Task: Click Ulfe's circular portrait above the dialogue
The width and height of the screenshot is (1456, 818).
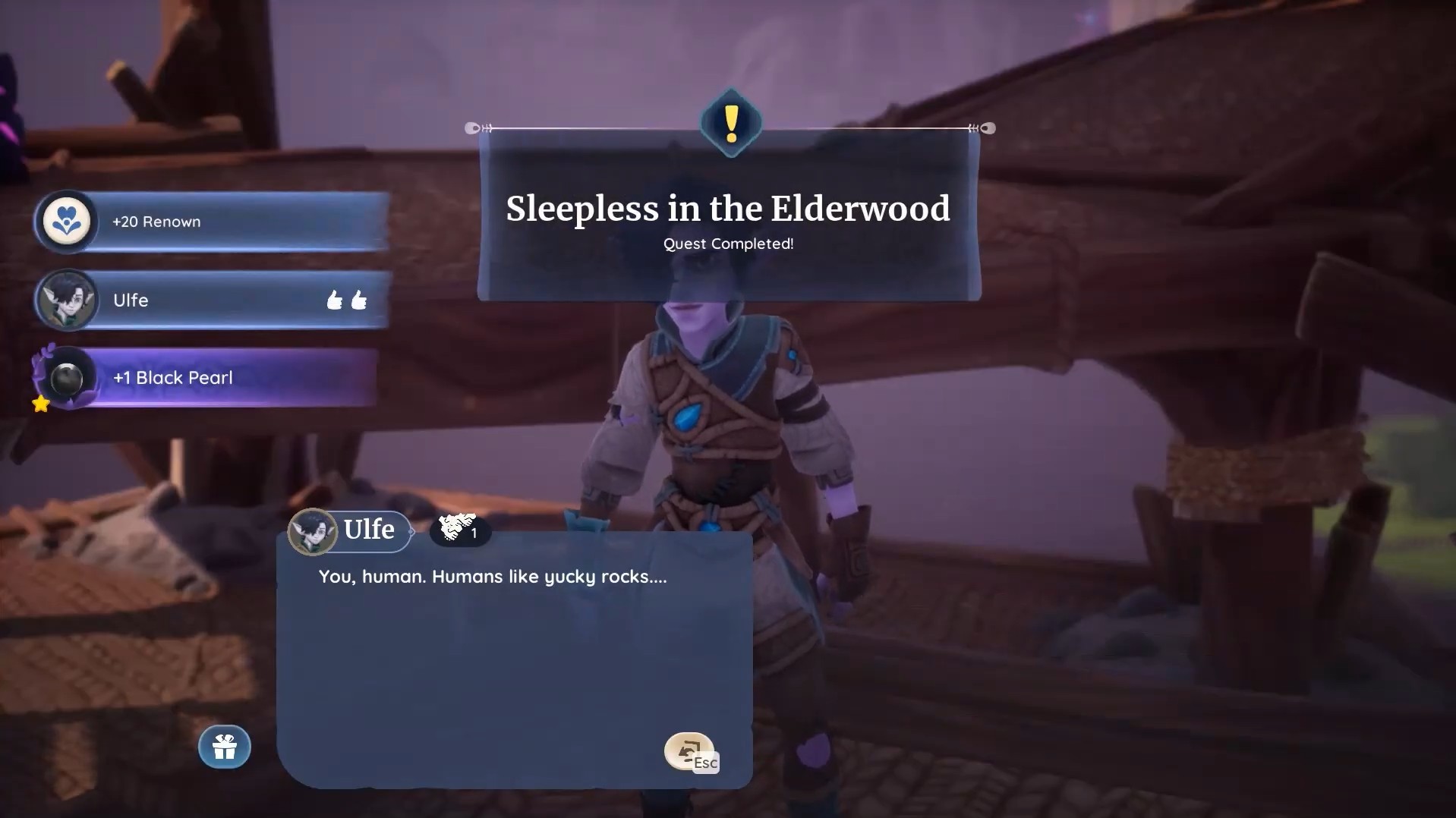Action: pos(314,530)
